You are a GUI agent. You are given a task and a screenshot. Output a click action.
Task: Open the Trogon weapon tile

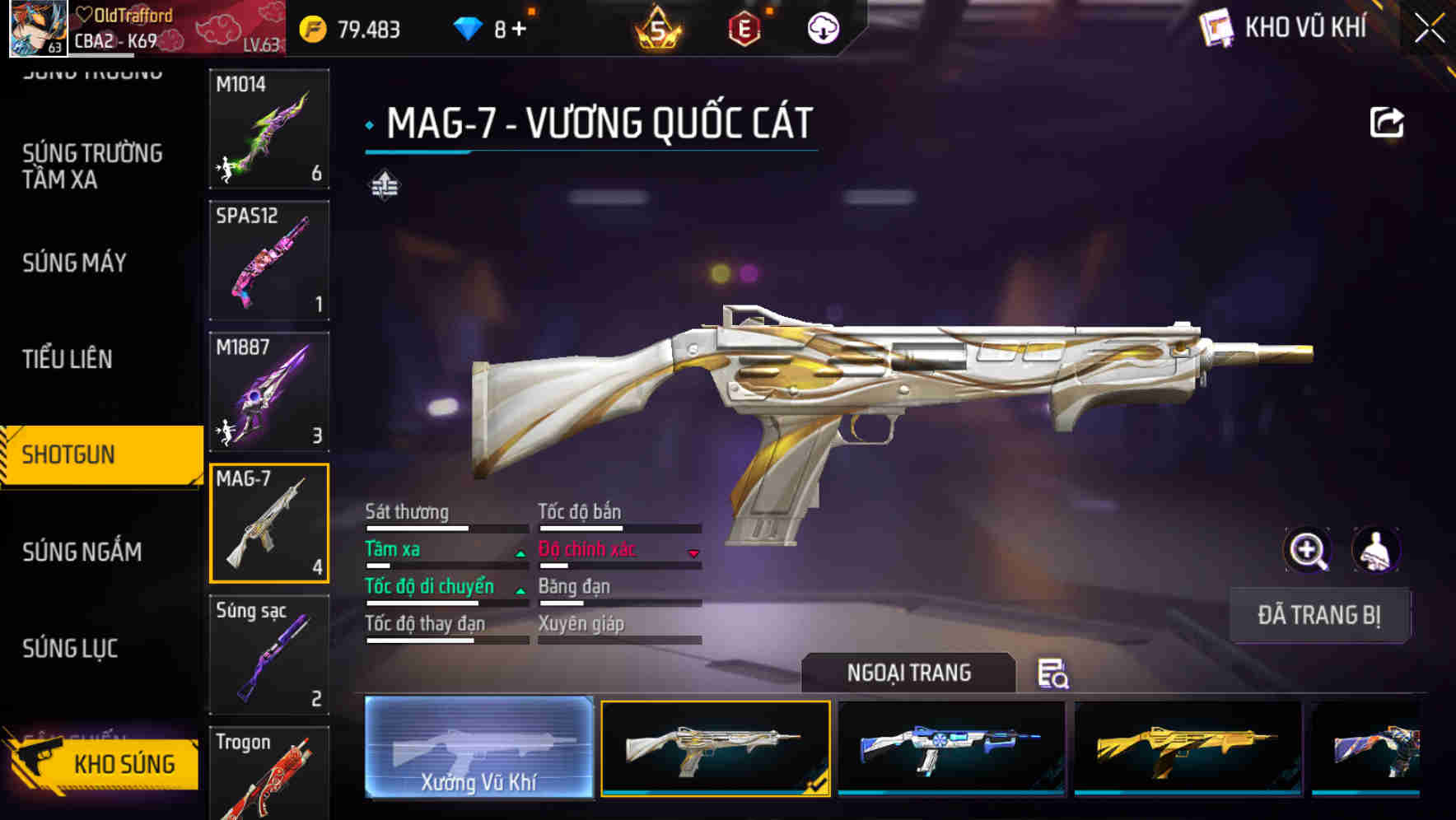point(269,772)
